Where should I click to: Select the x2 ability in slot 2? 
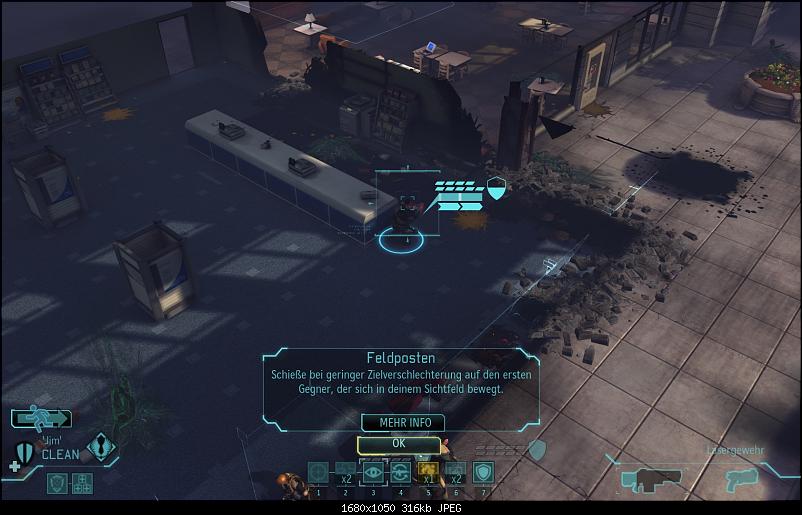(x=345, y=472)
